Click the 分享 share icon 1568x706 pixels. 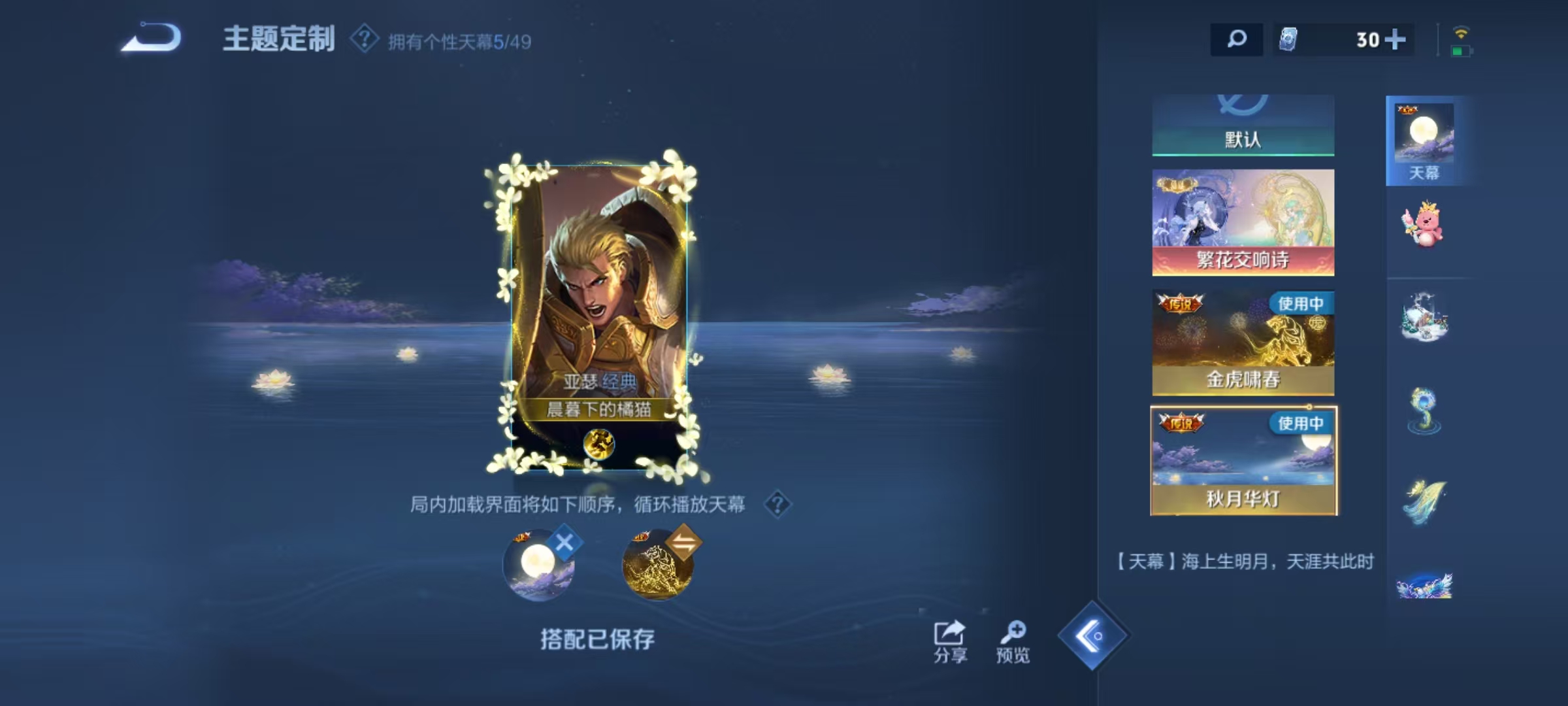coord(950,634)
